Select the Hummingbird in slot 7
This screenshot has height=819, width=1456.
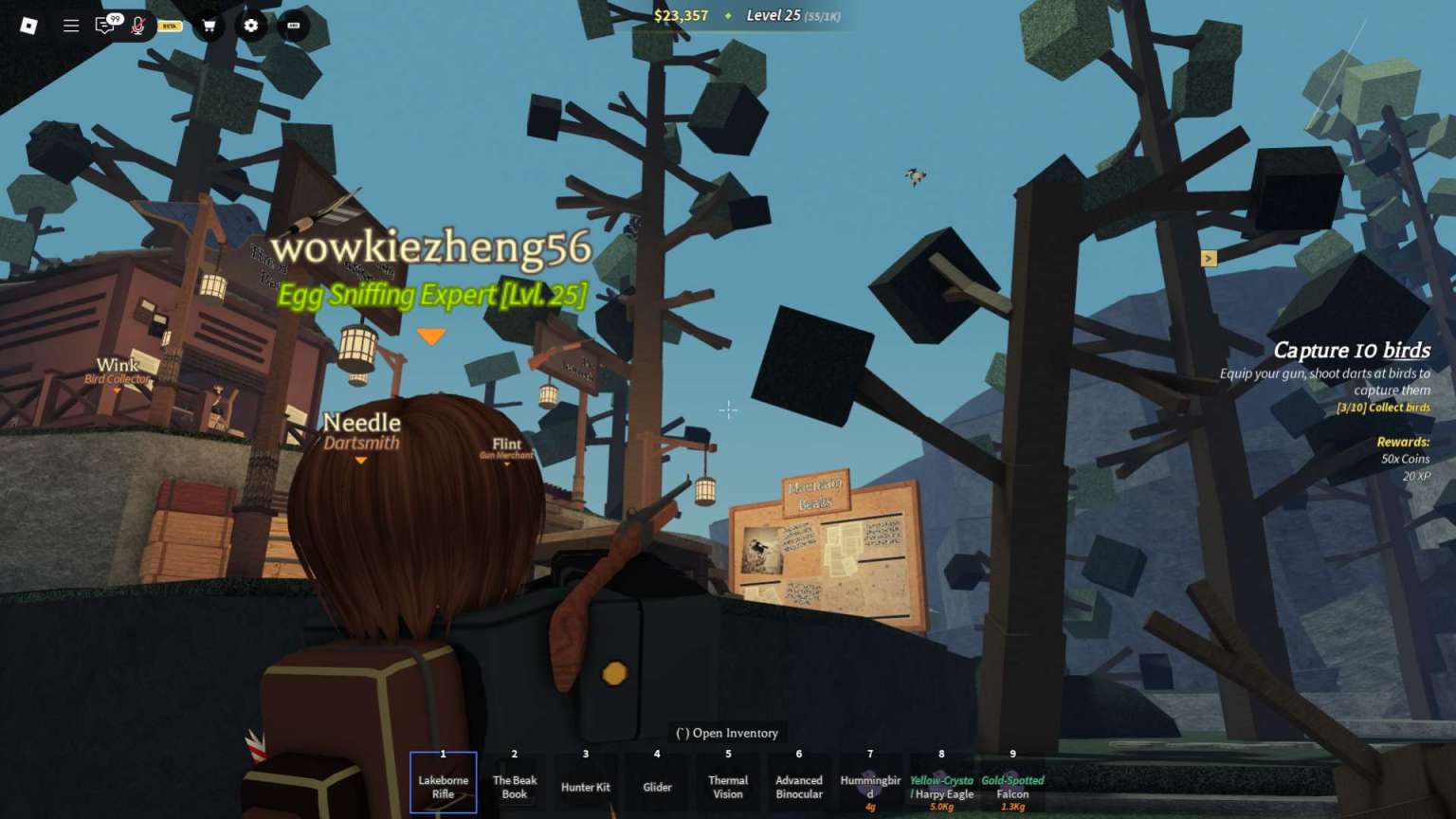click(x=869, y=783)
